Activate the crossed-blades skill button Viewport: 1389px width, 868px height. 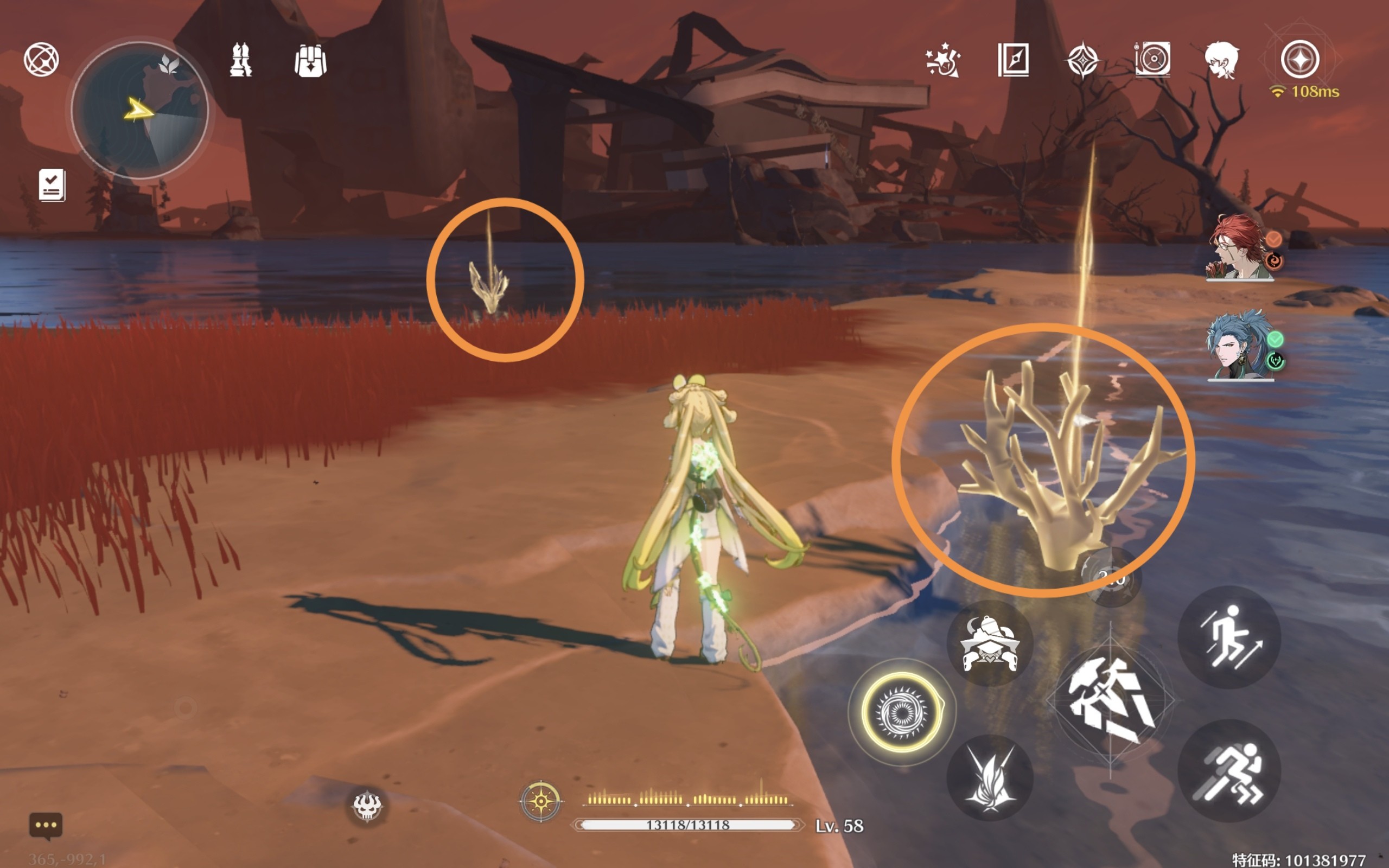pos(990,778)
